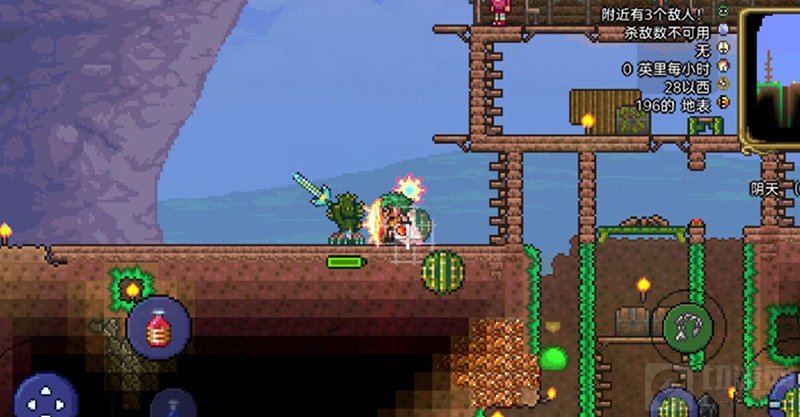The width and height of the screenshot is (800, 417).
Task: Toggle the kill count tally icon
Action: (x=724, y=31)
